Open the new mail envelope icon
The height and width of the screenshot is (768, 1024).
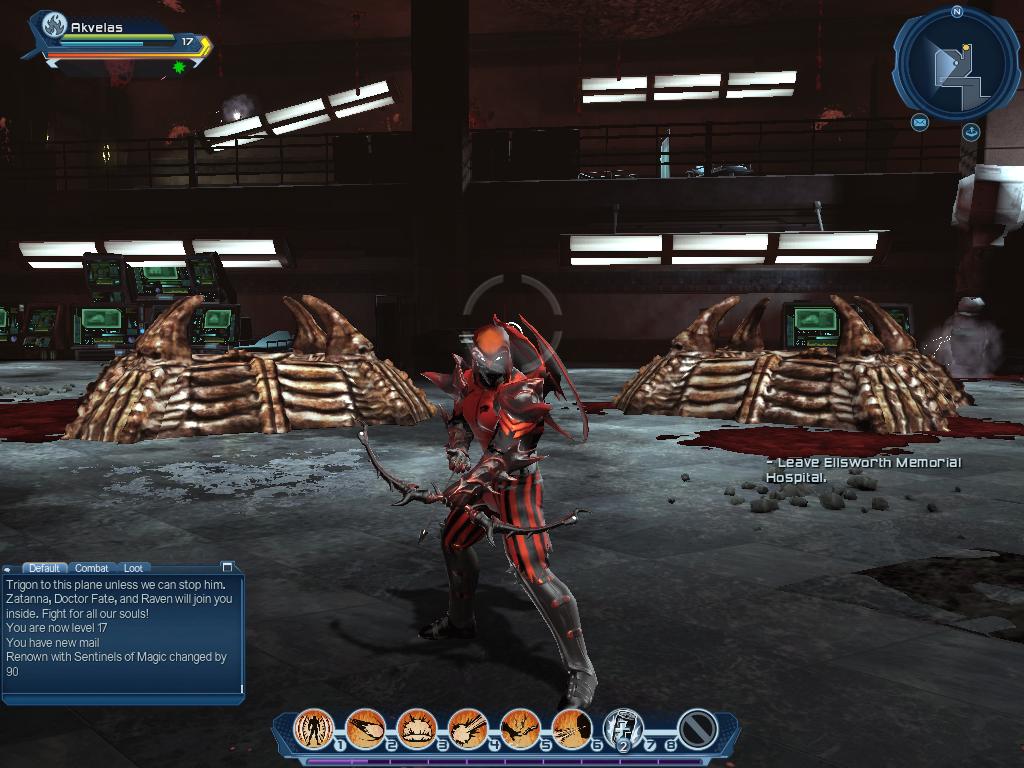click(919, 122)
